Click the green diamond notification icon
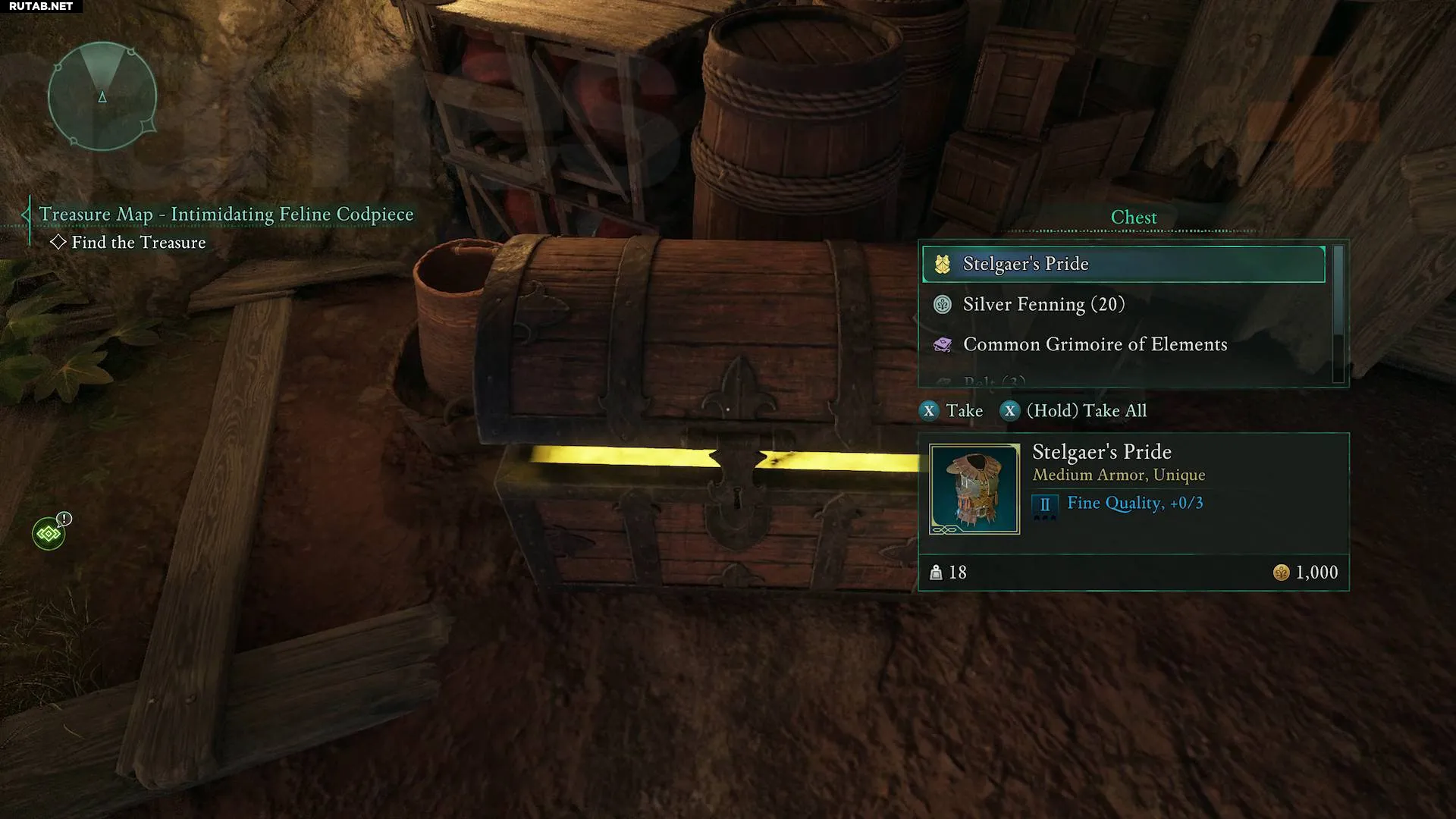1456x819 pixels. [x=49, y=534]
